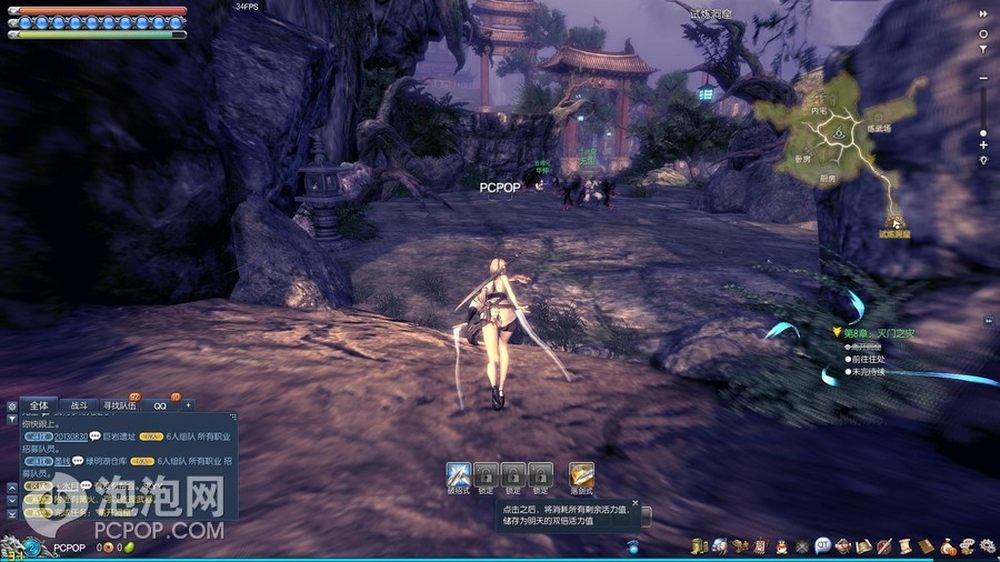Jump chat to the latest message

(x=12, y=513)
